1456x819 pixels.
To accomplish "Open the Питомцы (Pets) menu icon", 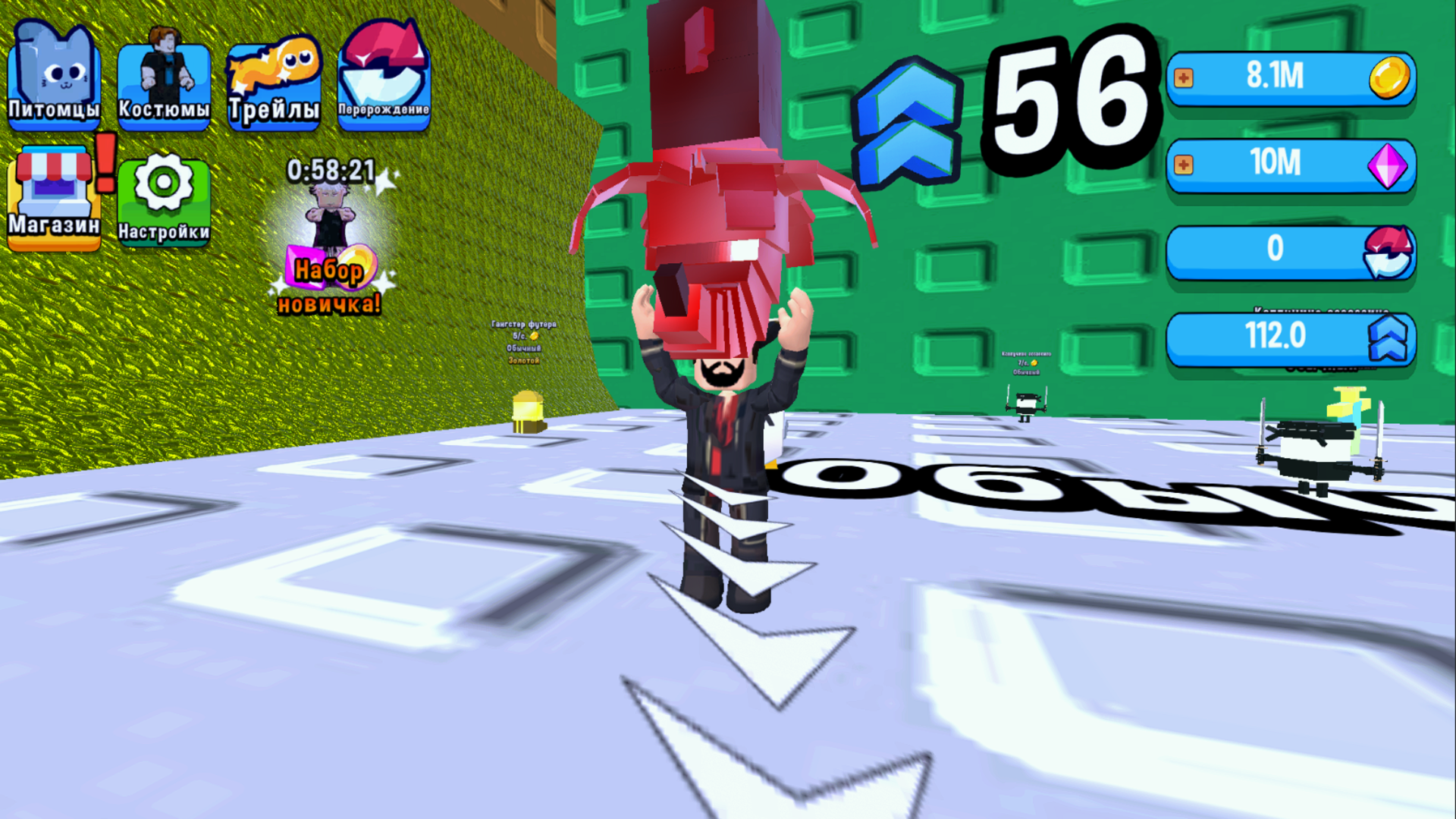I will point(54,72).
